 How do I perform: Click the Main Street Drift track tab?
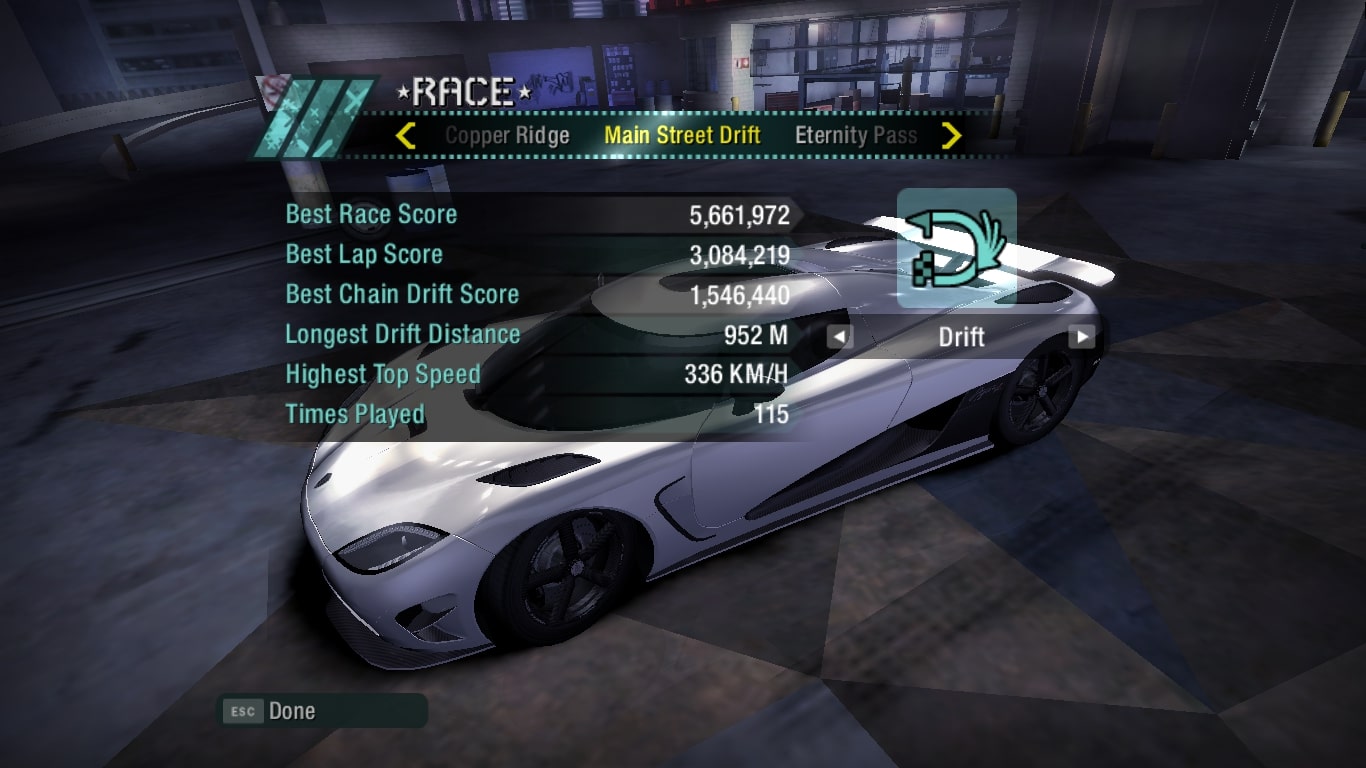coord(682,136)
